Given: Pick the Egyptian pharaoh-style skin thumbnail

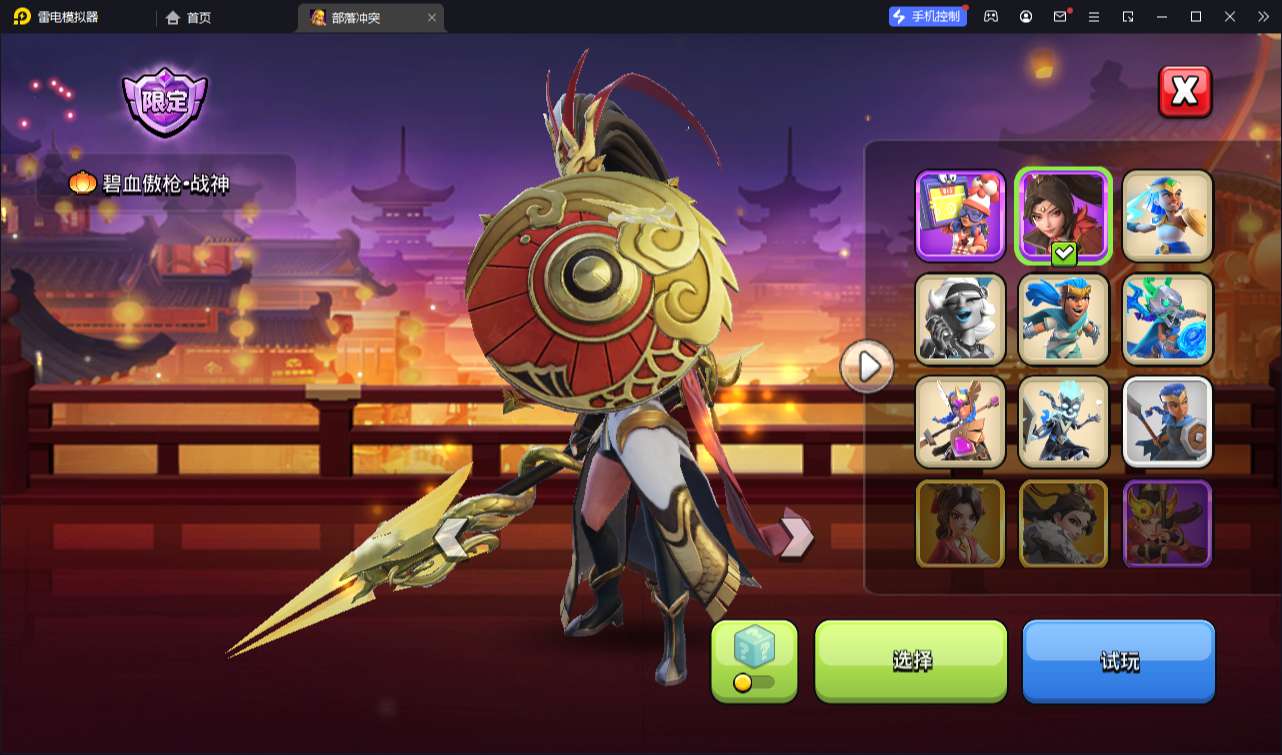Looking at the screenshot, I should pos(1167,215).
